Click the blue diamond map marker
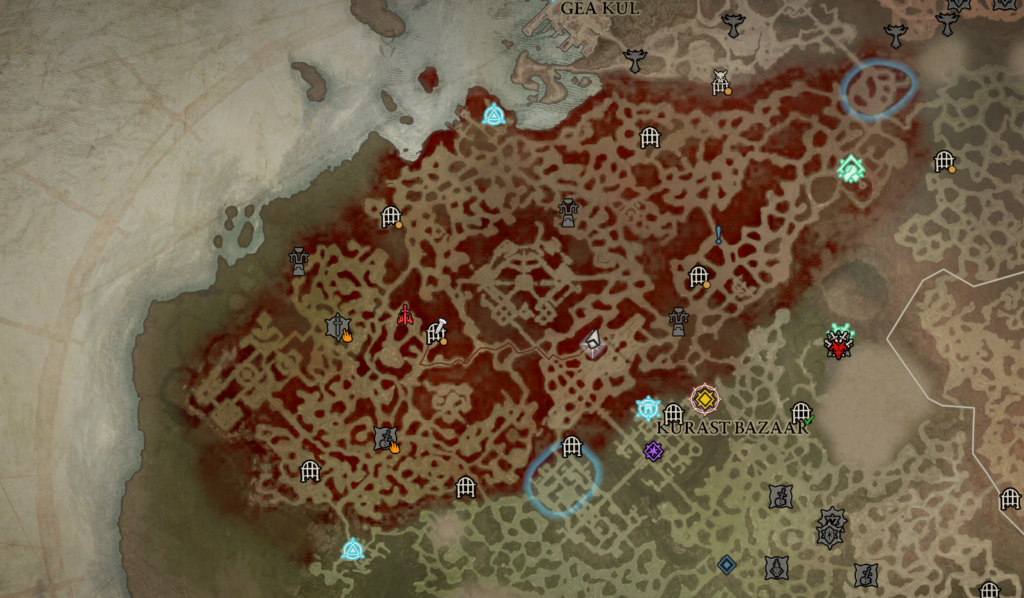 click(727, 565)
